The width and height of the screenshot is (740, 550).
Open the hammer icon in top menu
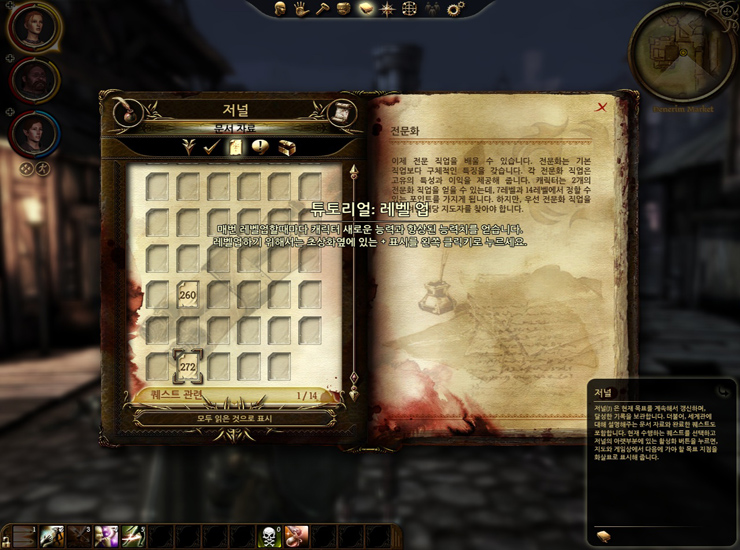coord(322,9)
